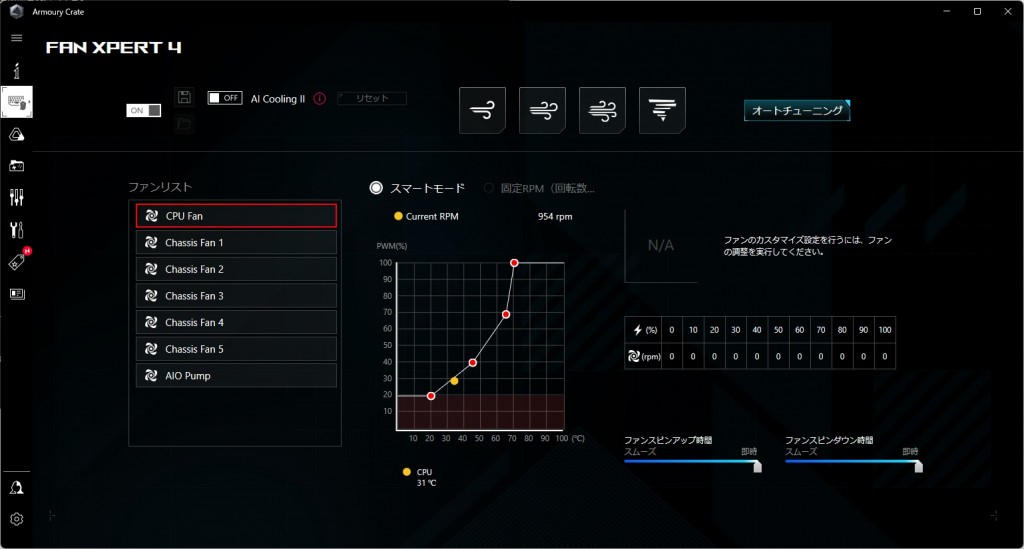Choose the 固定RPM fixed RPM option

tap(489, 188)
